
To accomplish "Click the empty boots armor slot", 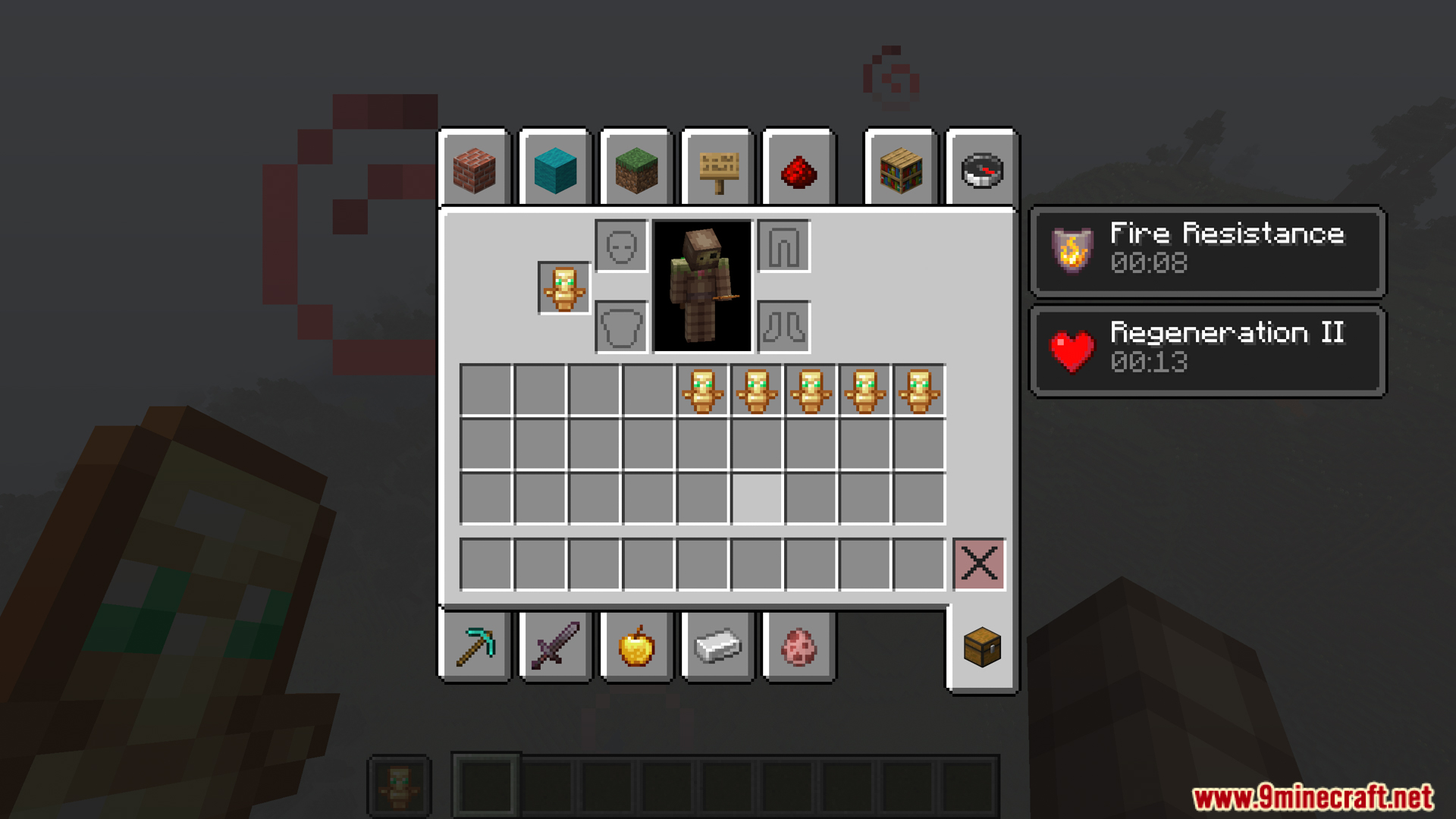I will (784, 328).
